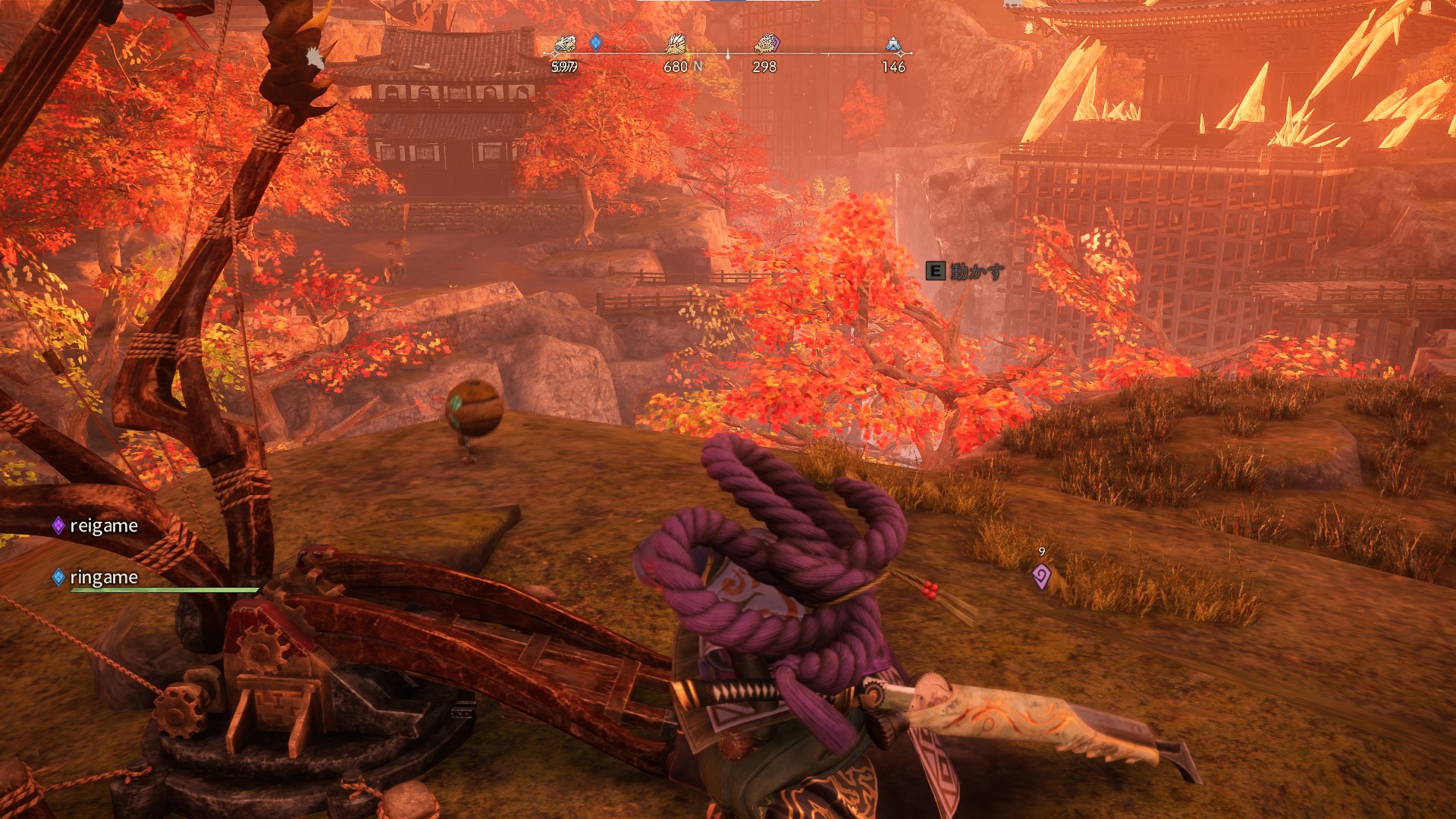Screen dimensions: 1456x819
Task: Select the monster icon marked 680 on compass
Action: pos(675,45)
